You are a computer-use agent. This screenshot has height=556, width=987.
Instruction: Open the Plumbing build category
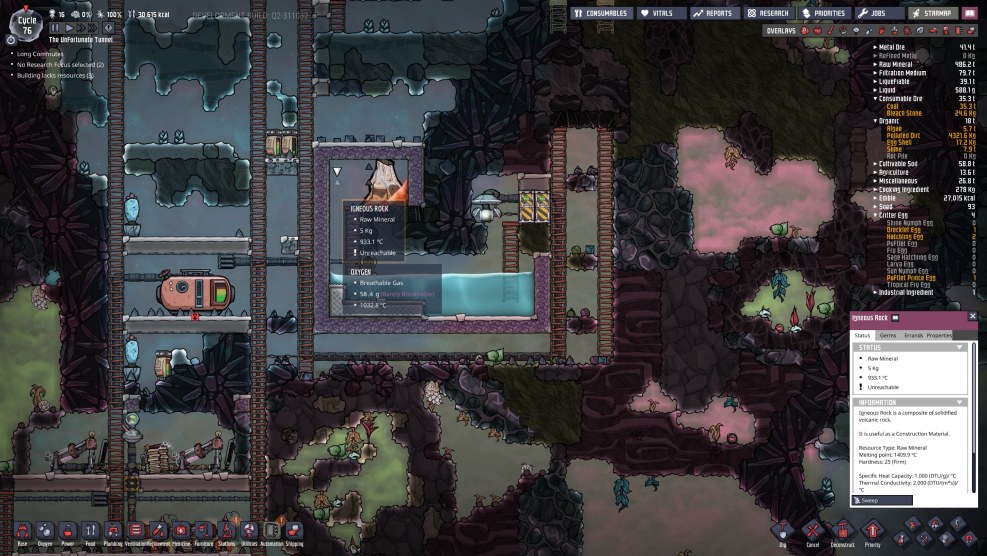click(112, 531)
